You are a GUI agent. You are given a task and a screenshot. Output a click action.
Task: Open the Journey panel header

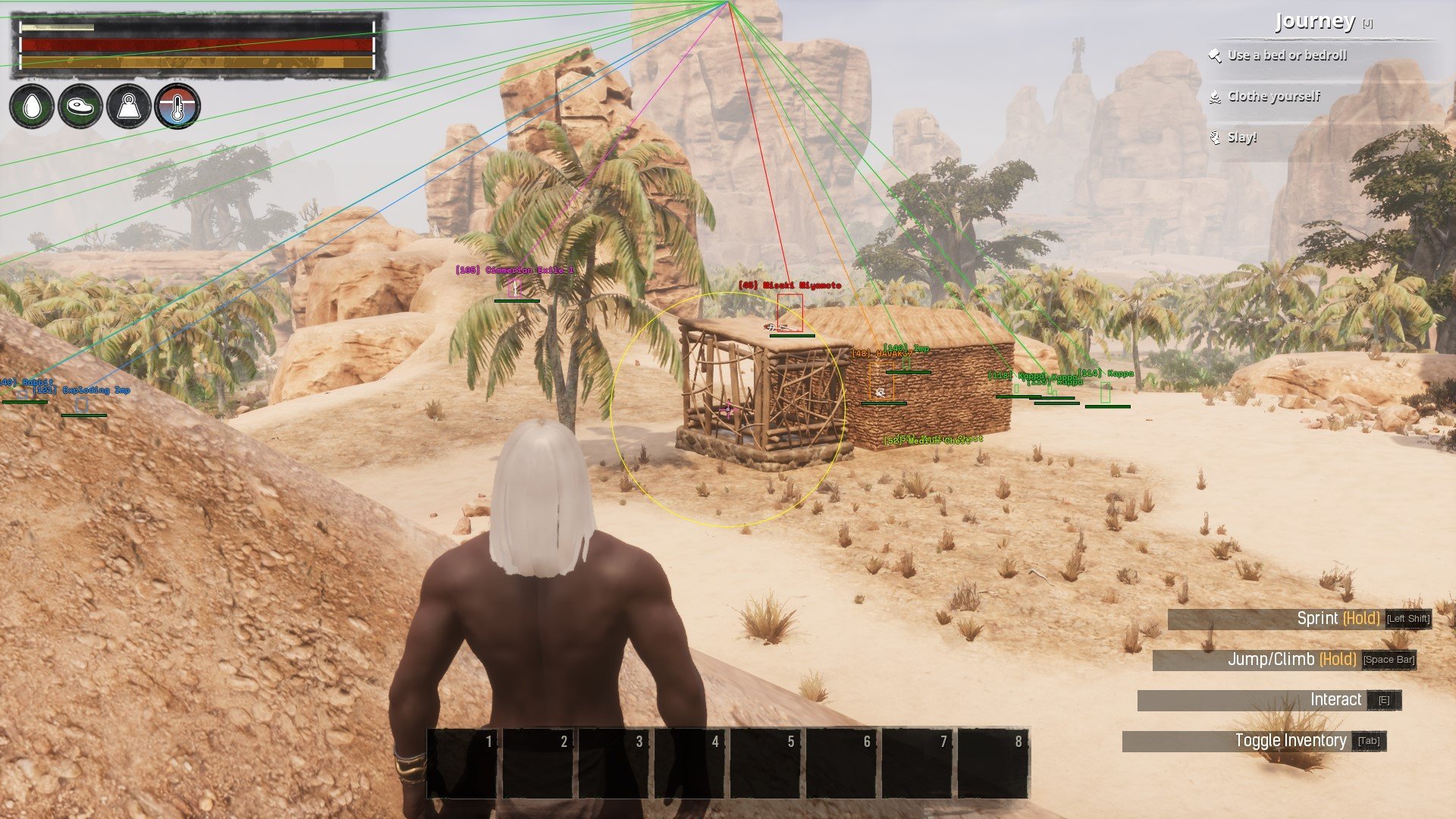coord(1315,22)
